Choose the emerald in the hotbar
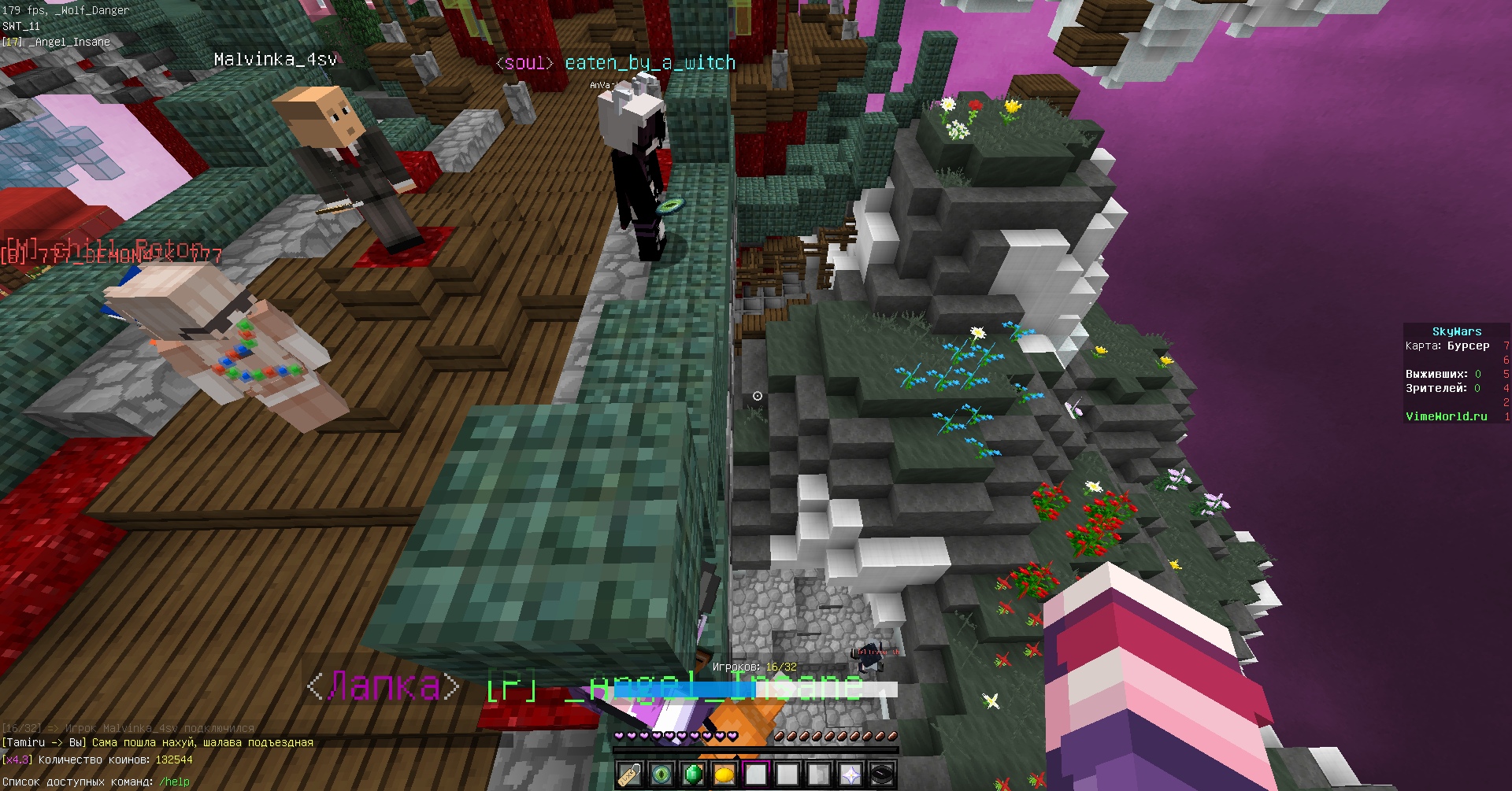 point(692,774)
